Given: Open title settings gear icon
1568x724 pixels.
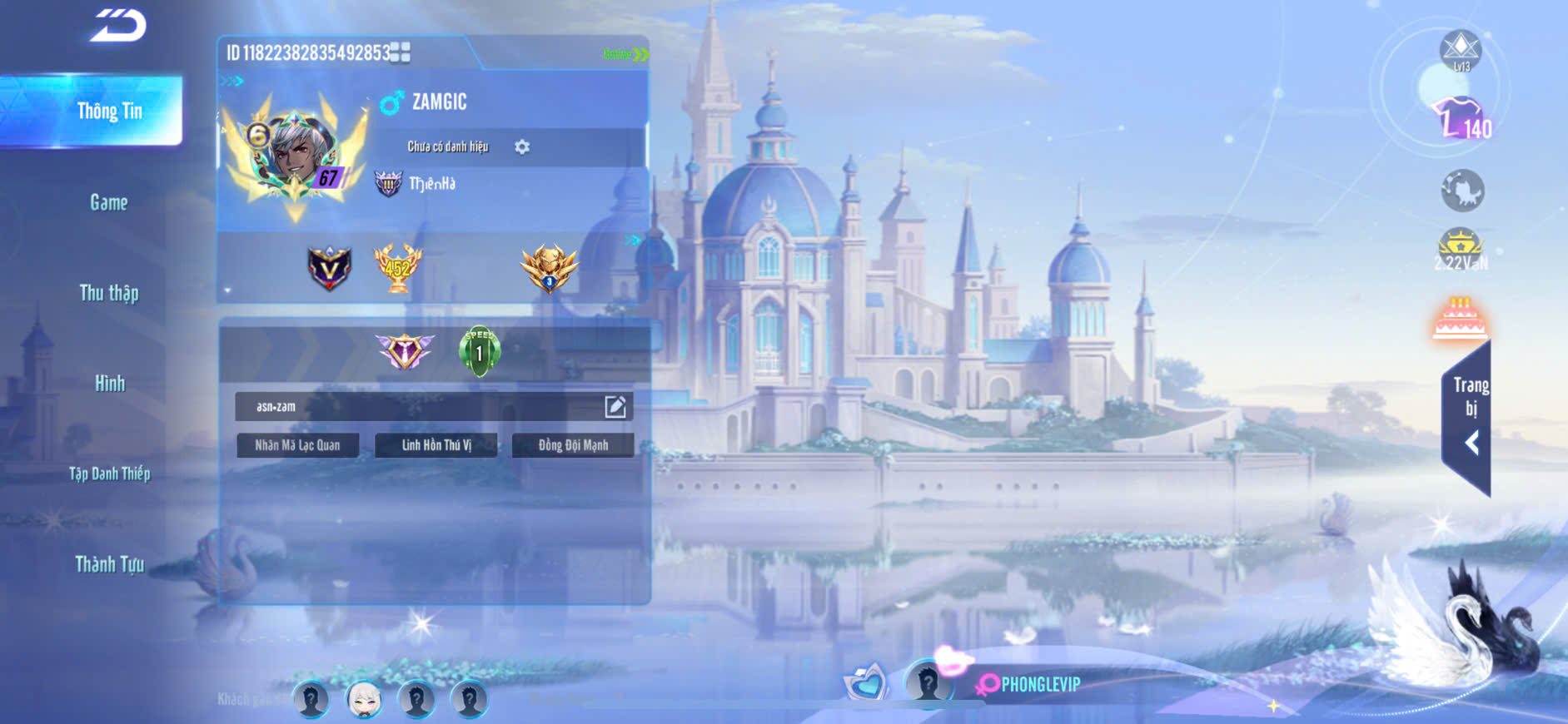Looking at the screenshot, I should click(522, 147).
